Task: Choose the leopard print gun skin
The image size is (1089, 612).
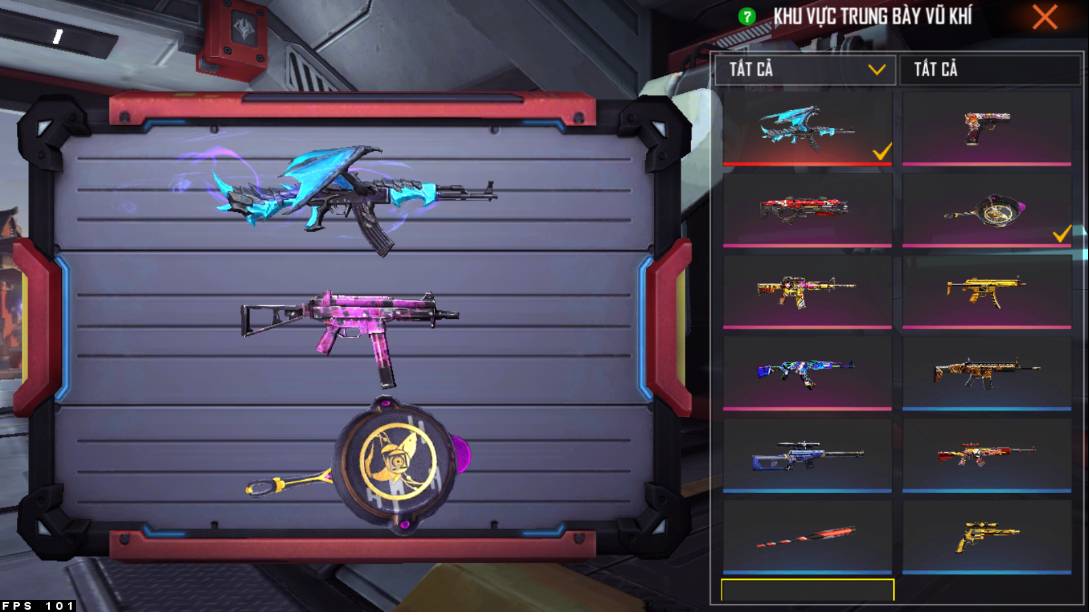Action: click(x=987, y=372)
